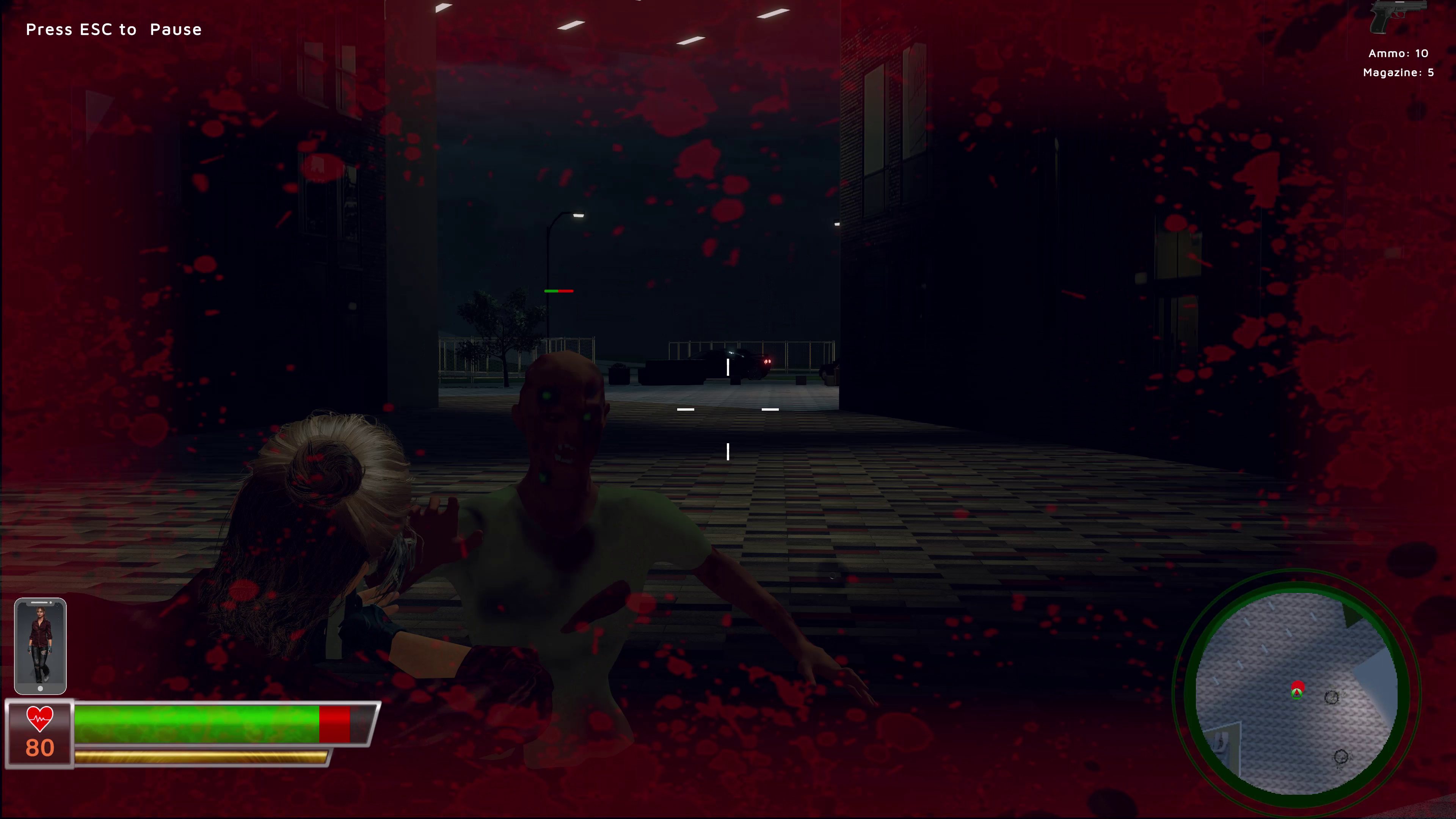Screen dimensions: 1456x819
Task: Open the phone character portrait
Action: [40, 645]
